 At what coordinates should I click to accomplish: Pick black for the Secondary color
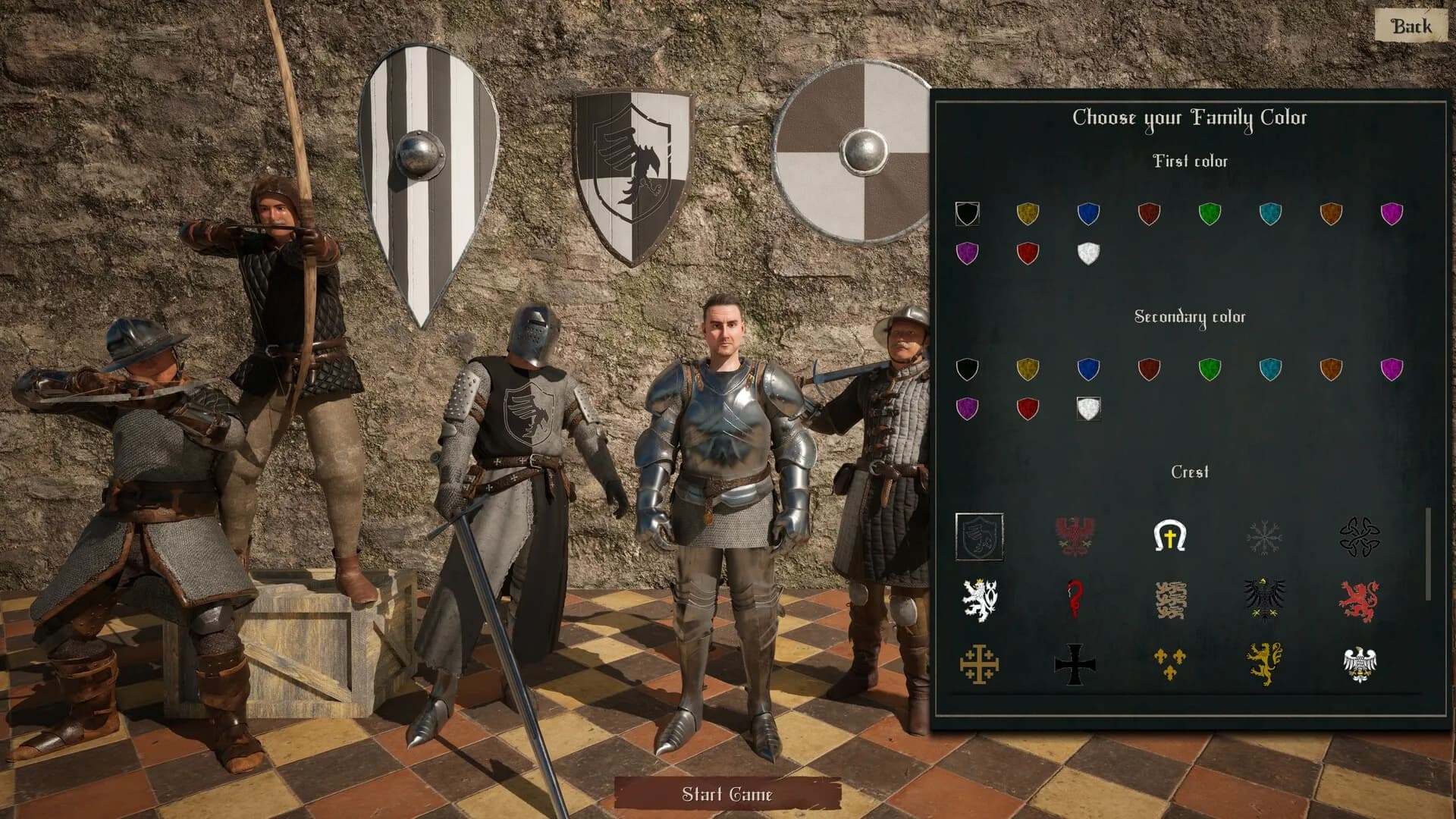967,369
